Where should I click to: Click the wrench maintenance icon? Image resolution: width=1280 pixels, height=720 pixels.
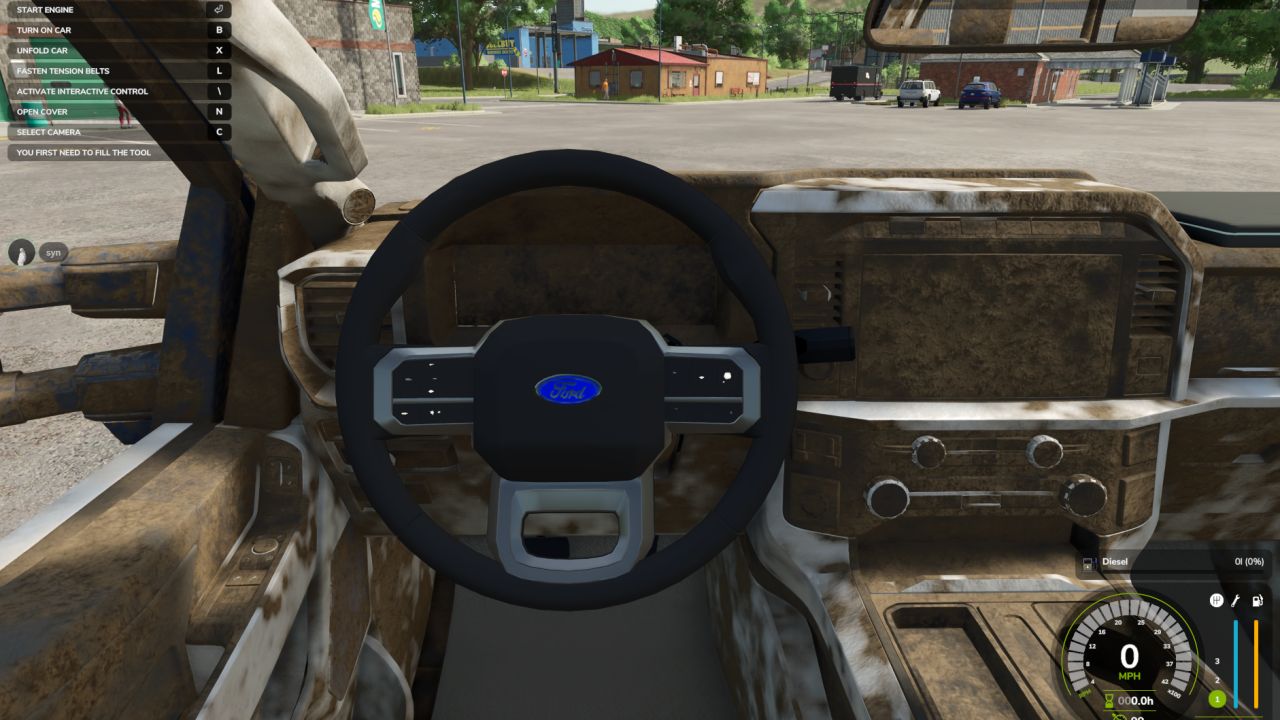1236,601
